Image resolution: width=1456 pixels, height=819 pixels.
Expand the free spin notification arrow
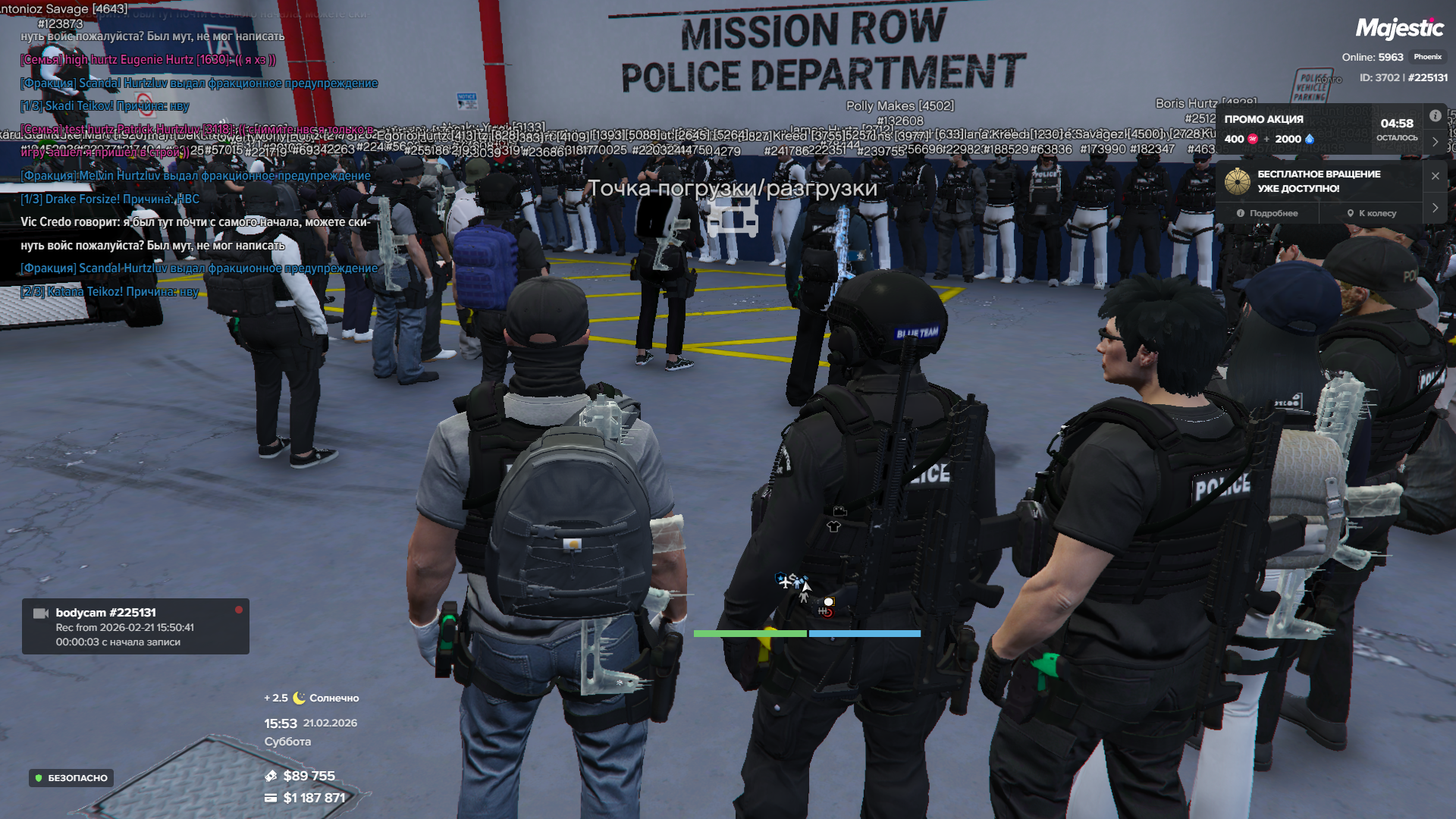(1435, 208)
